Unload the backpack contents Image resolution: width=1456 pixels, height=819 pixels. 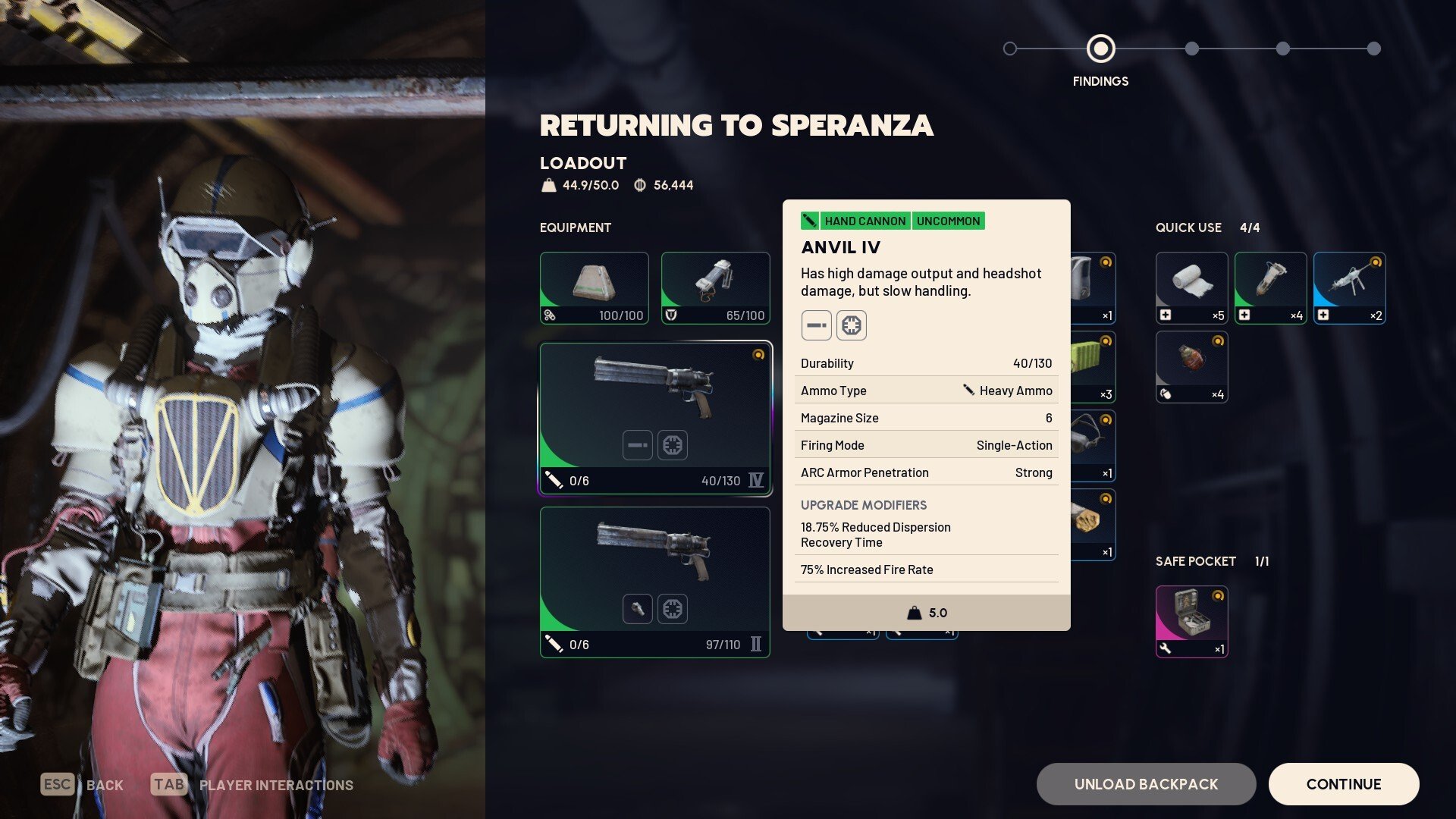point(1146,784)
